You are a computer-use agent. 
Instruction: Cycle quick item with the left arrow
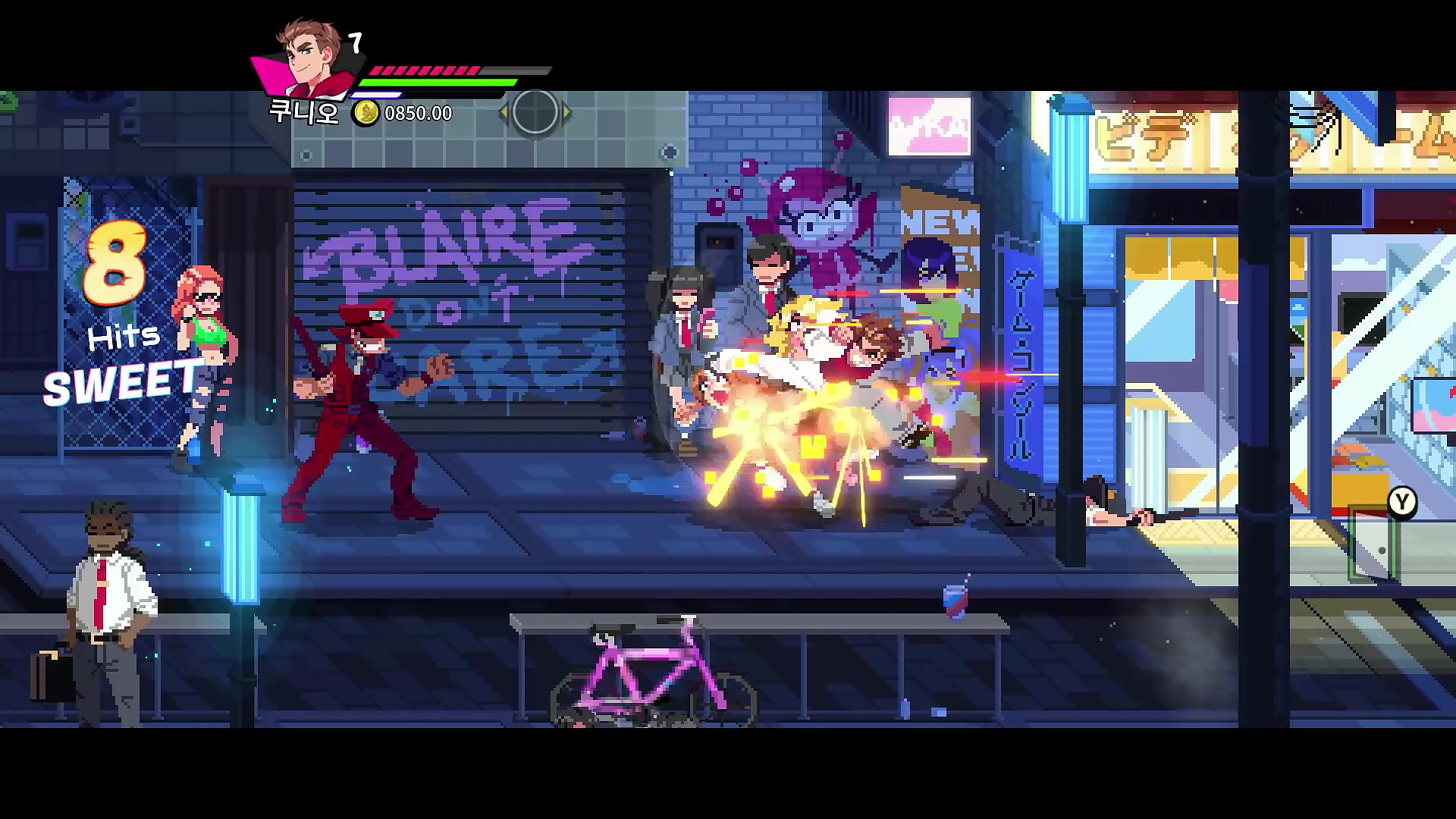503,113
